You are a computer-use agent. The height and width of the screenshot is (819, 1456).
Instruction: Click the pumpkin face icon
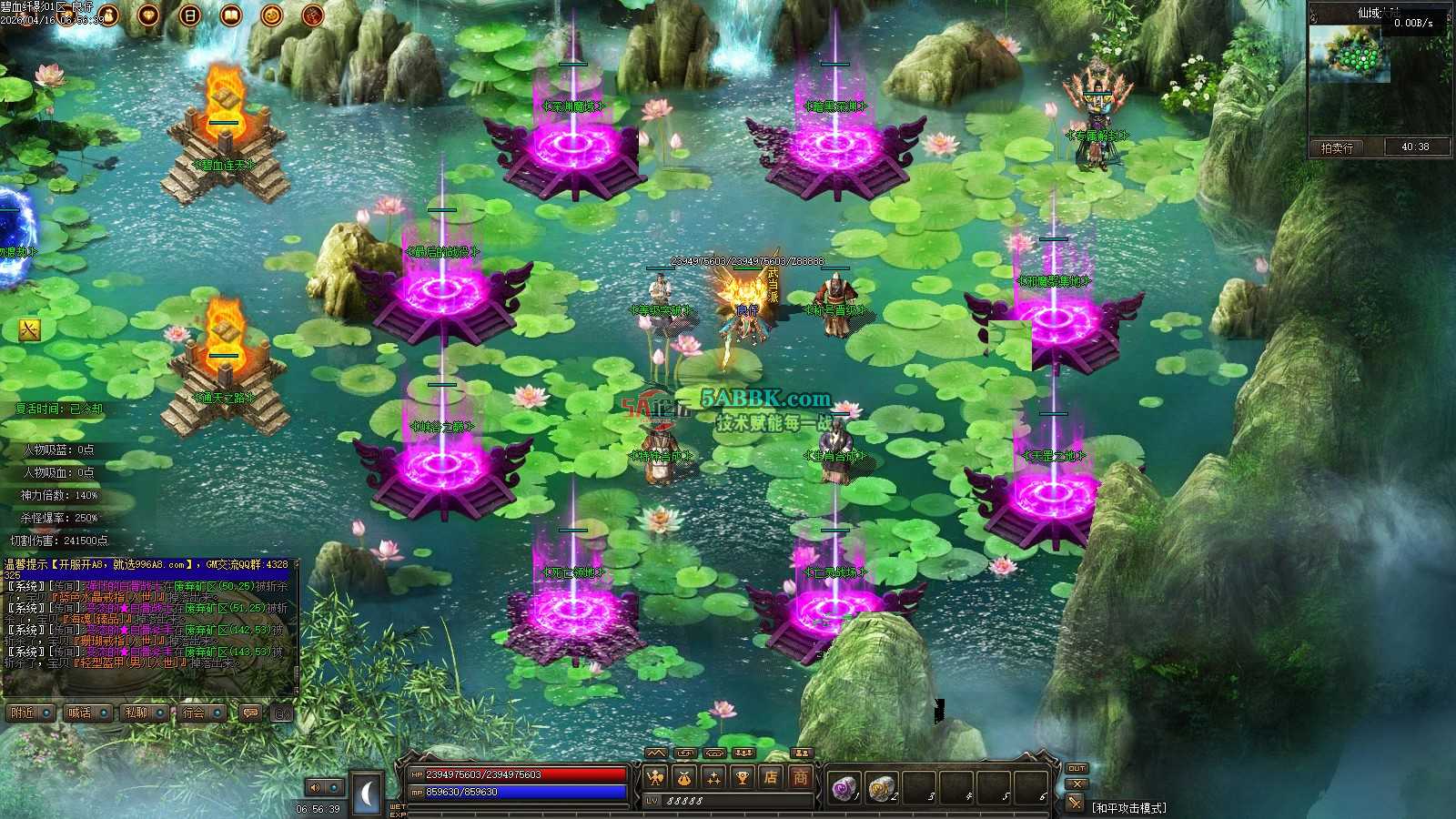[x=272, y=15]
